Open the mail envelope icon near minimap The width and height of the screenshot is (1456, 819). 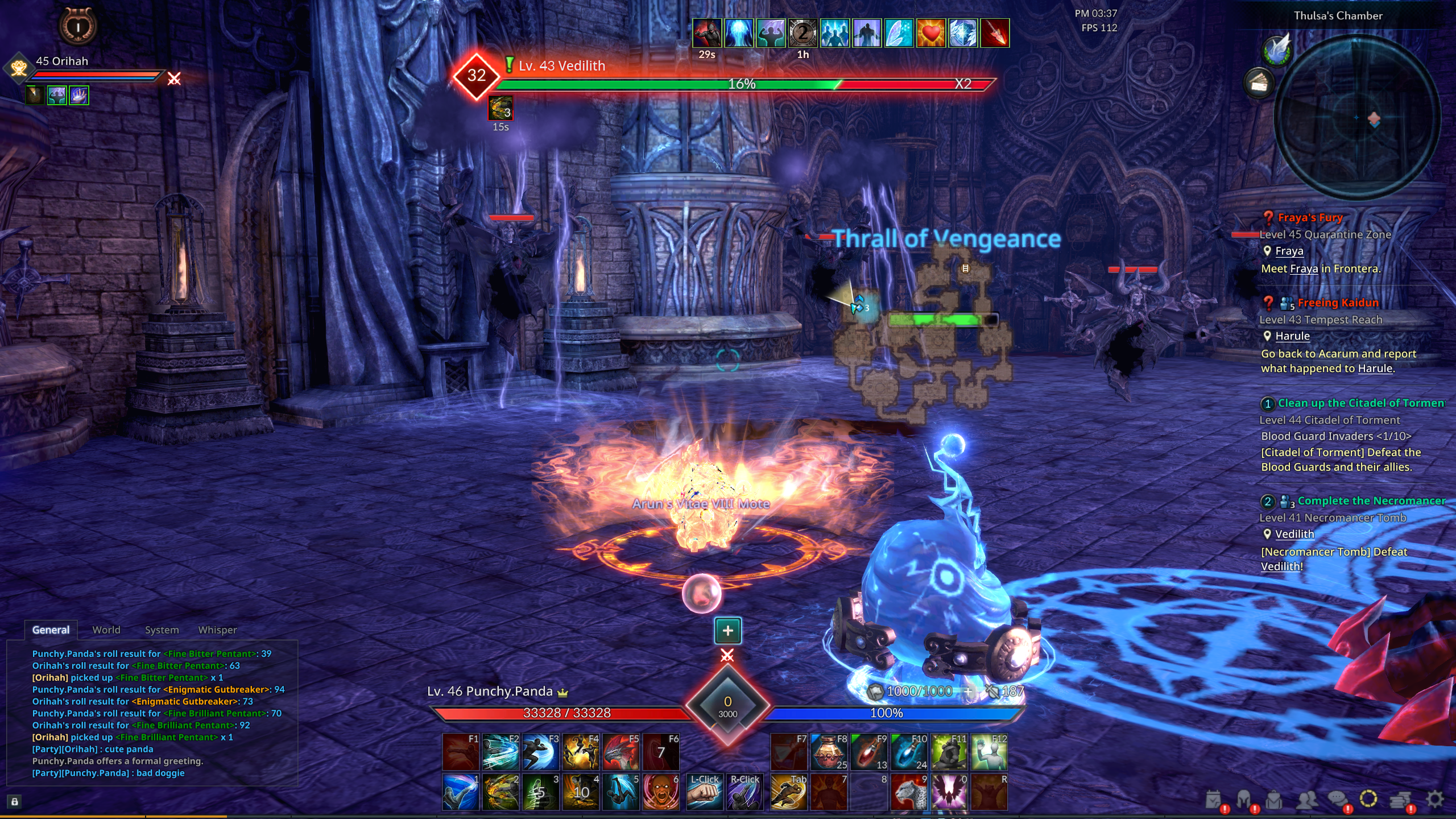(x=1259, y=84)
